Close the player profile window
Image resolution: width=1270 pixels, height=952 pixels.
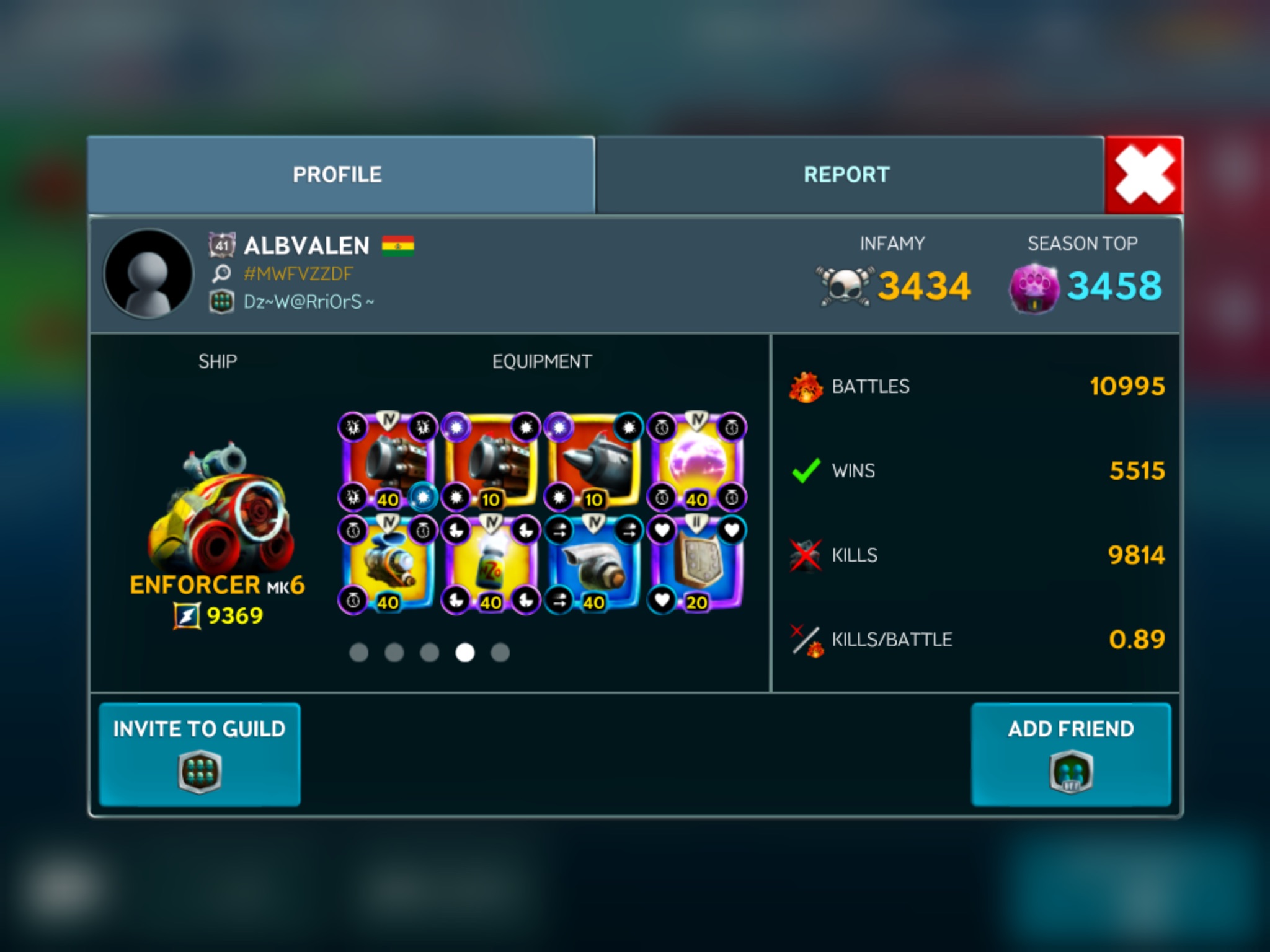click(1143, 175)
